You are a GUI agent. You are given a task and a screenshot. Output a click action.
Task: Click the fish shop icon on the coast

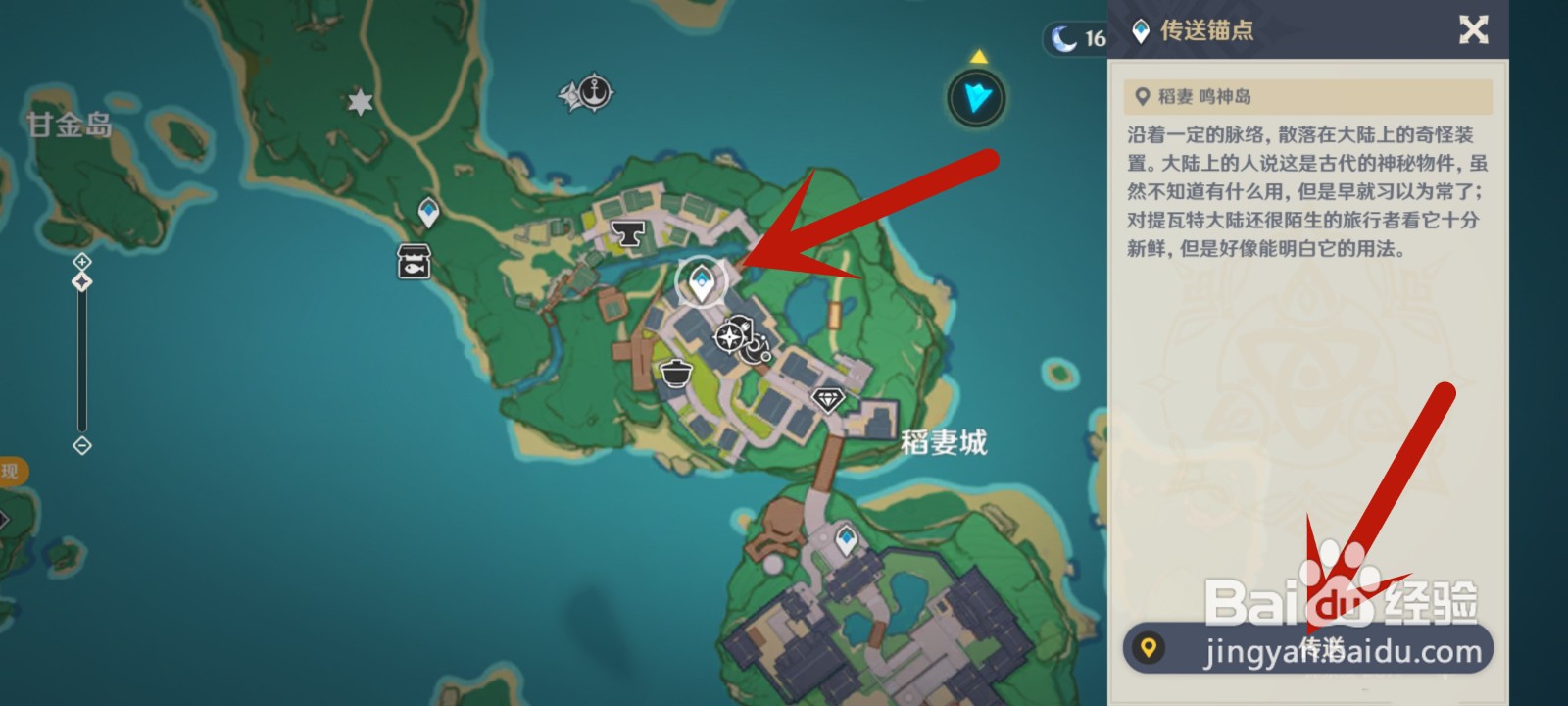413,261
